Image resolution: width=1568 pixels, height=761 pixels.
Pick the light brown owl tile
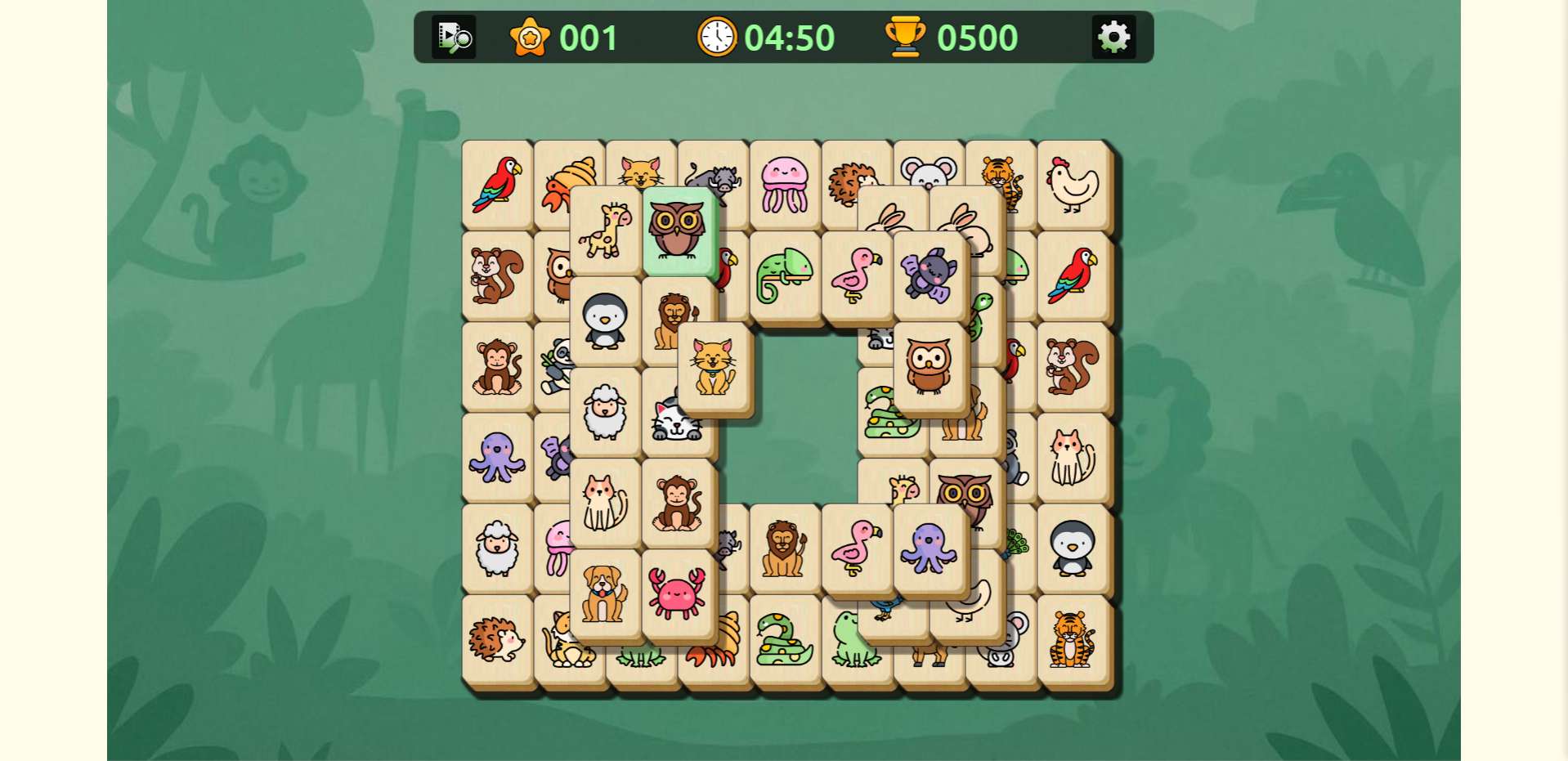click(x=929, y=366)
